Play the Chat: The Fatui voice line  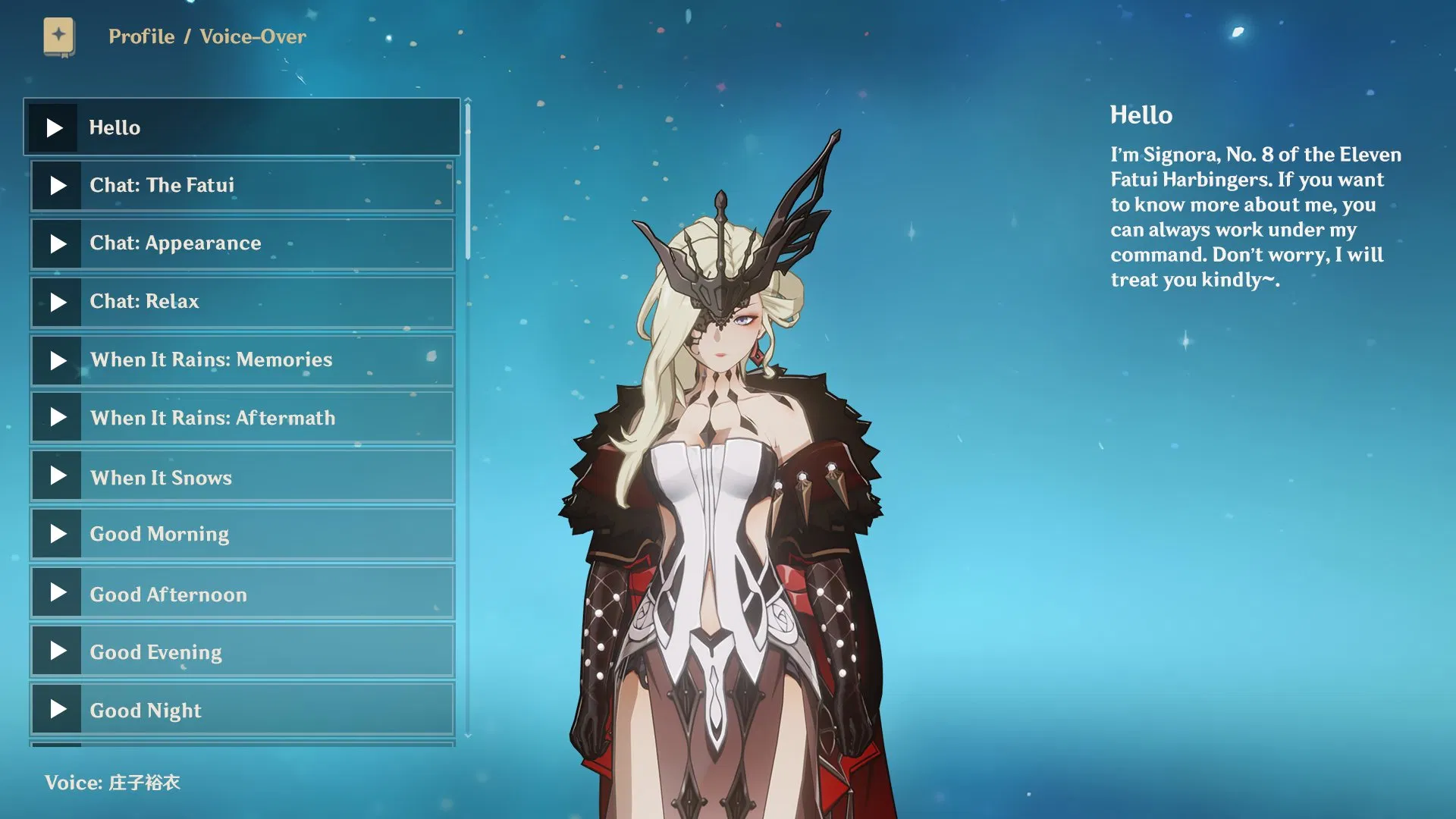click(57, 185)
